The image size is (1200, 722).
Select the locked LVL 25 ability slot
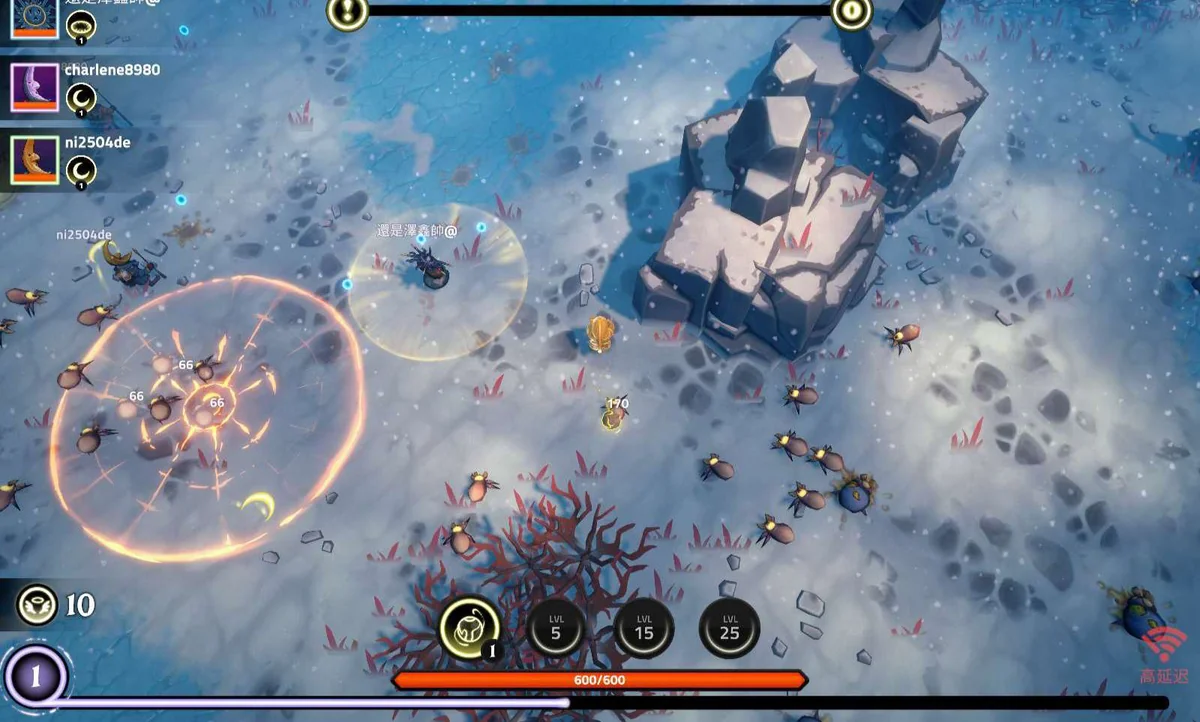729,627
